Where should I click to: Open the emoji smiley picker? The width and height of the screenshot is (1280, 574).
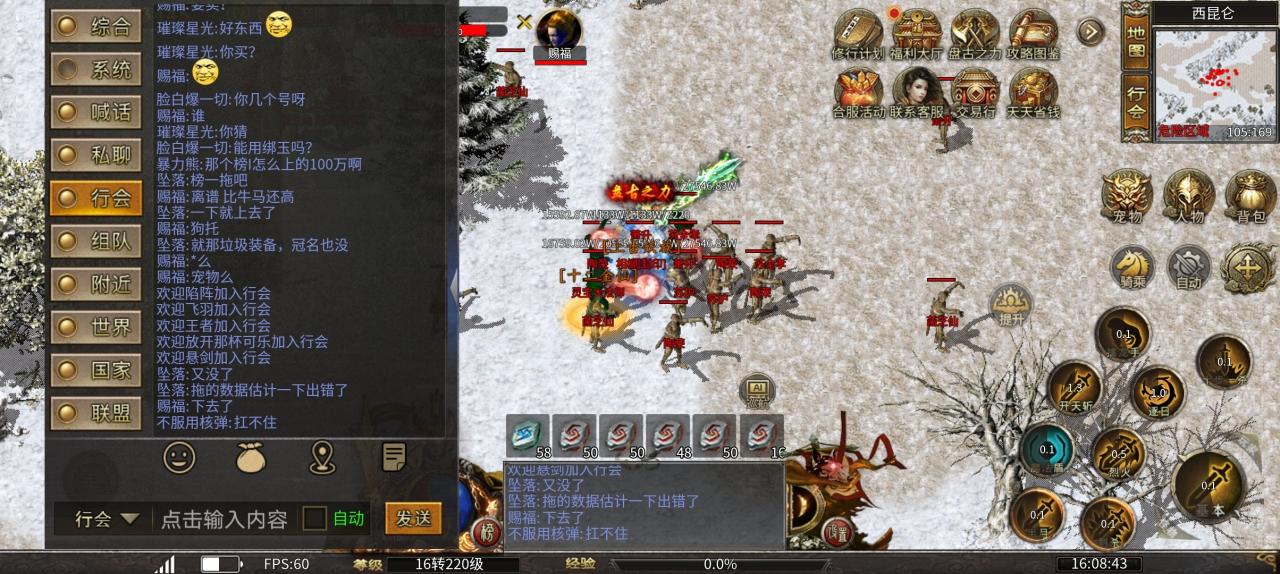179,458
